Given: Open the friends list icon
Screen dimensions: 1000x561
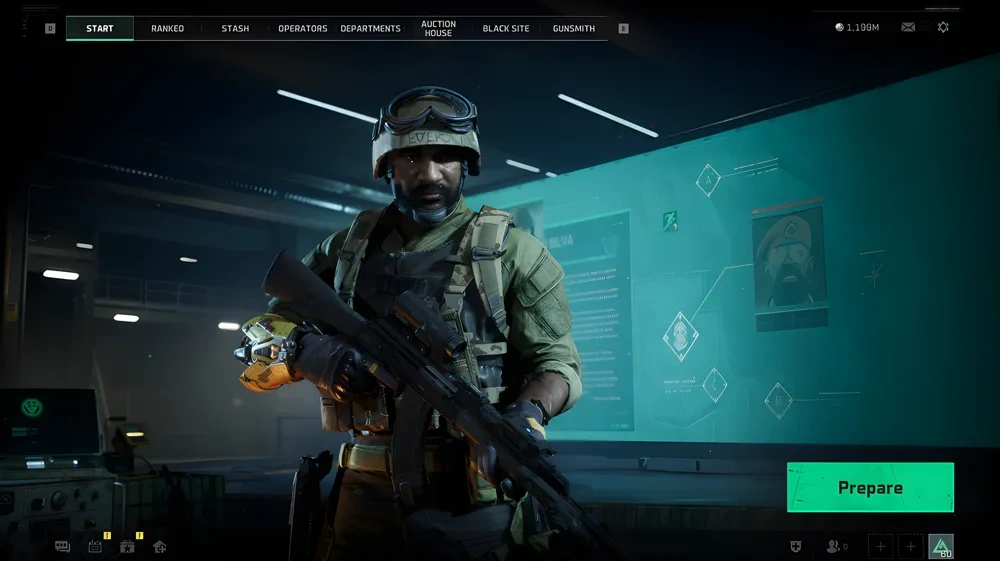Looking at the screenshot, I should pos(833,546).
